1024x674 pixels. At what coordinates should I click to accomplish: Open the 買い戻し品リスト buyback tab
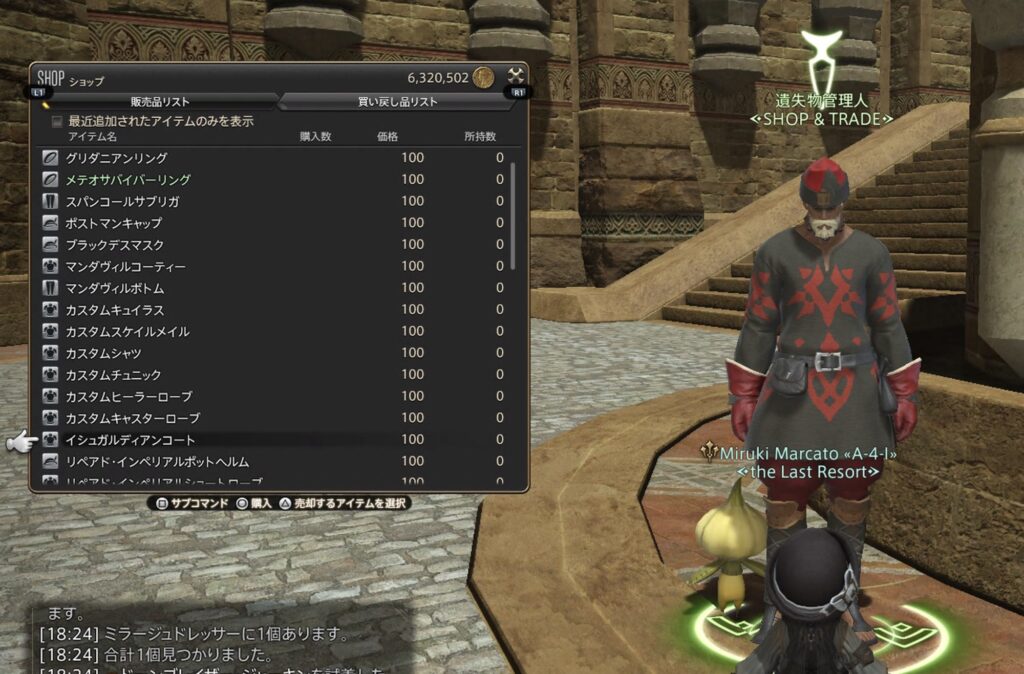(397, 101)
